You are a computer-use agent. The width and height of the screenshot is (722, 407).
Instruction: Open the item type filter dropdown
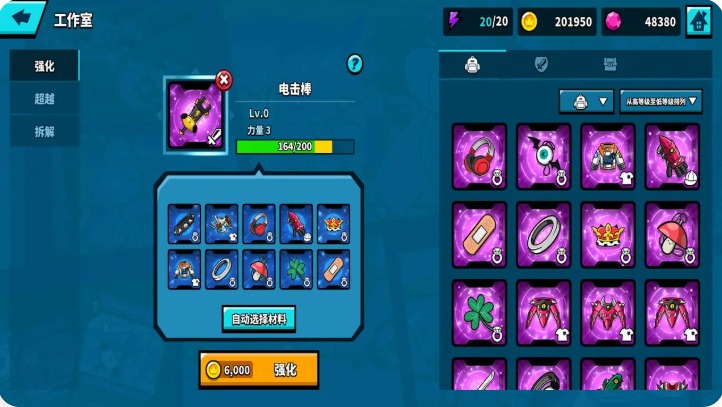(x=586, y=101)
